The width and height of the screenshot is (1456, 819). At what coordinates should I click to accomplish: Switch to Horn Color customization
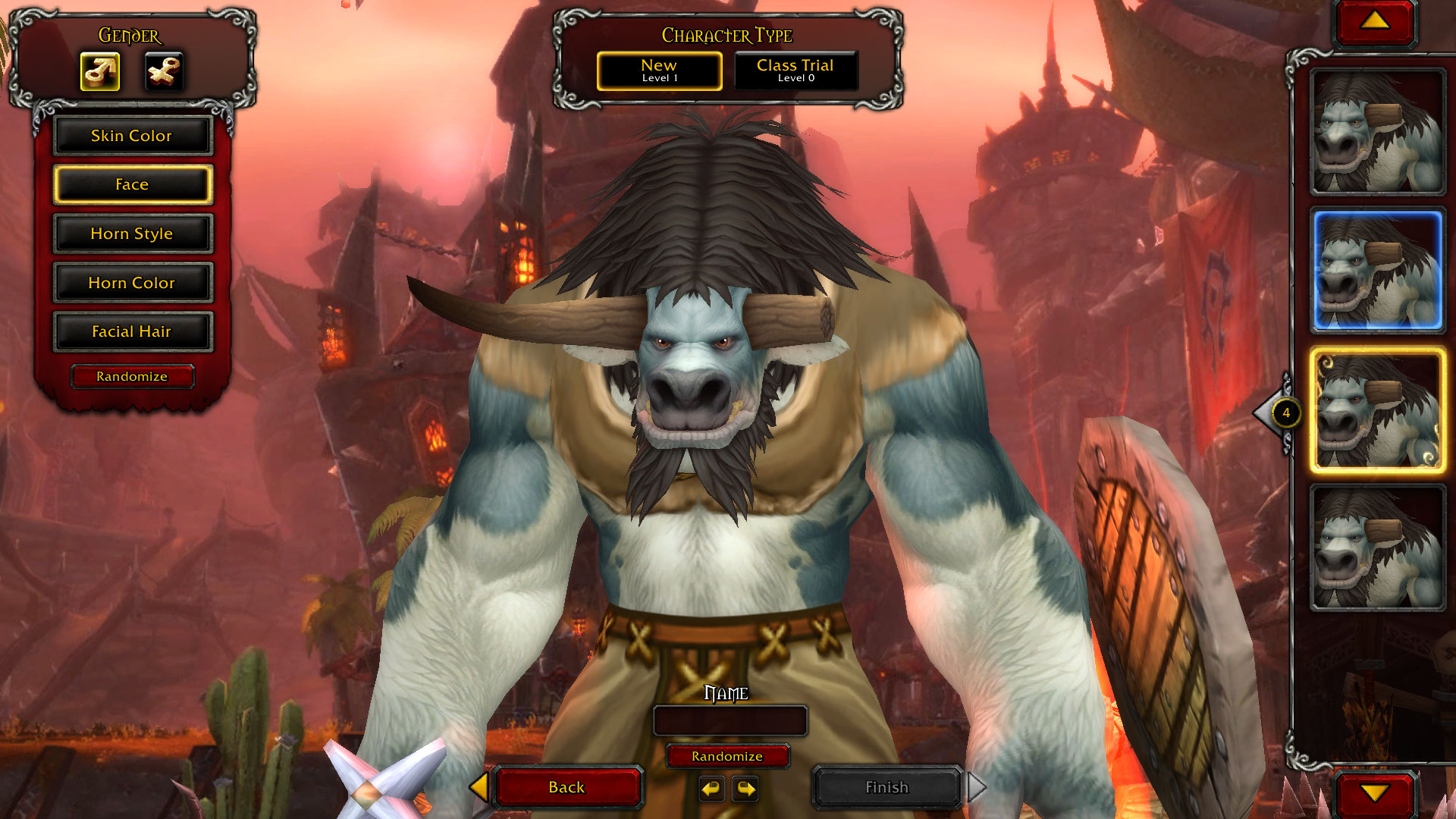coord(132,283)
